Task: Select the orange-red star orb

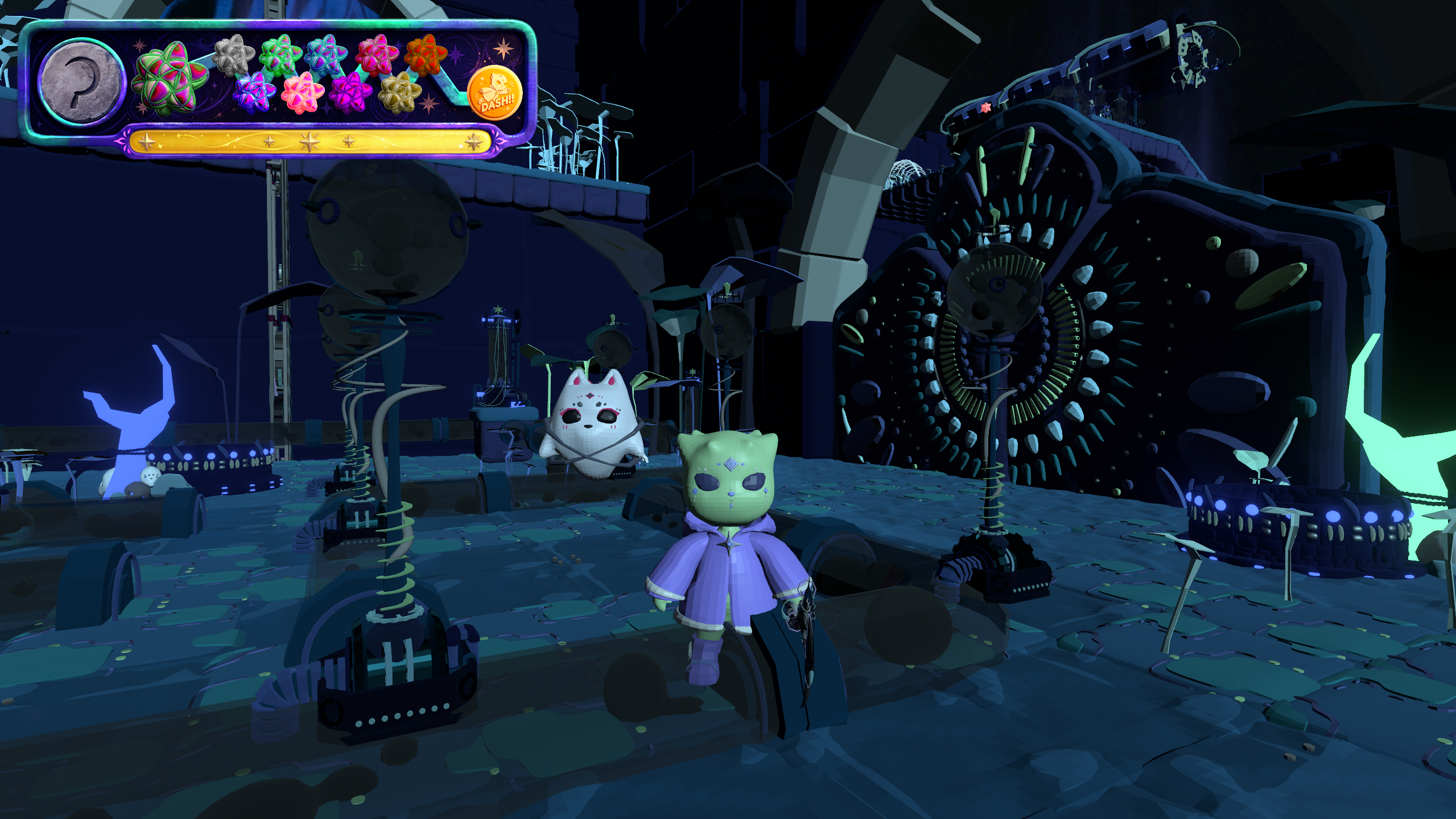Action: 426,55
